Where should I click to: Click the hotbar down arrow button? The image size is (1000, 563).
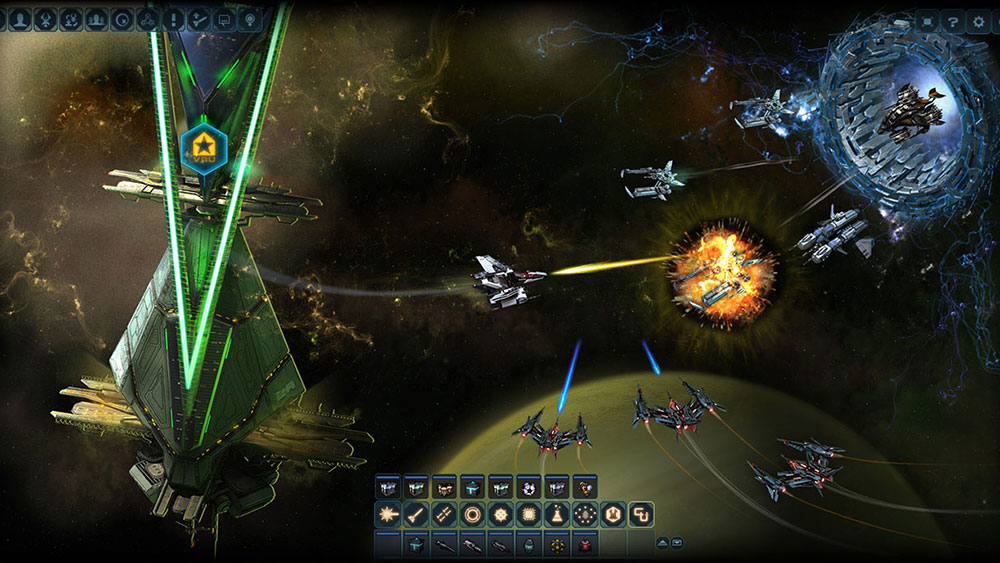pos(677,542)
